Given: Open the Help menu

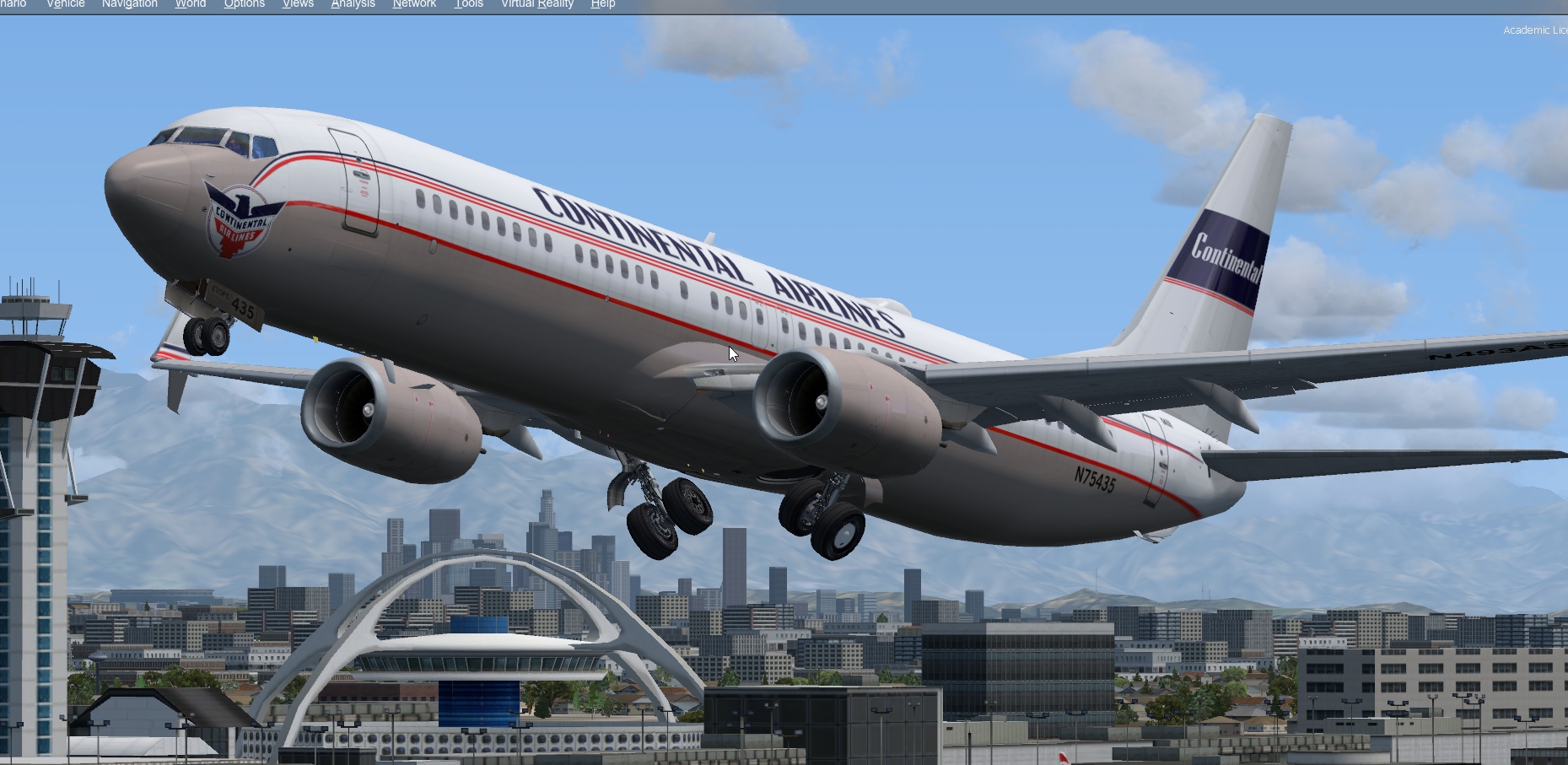Looking at the screenshot, I should click(x=602, y=4).
